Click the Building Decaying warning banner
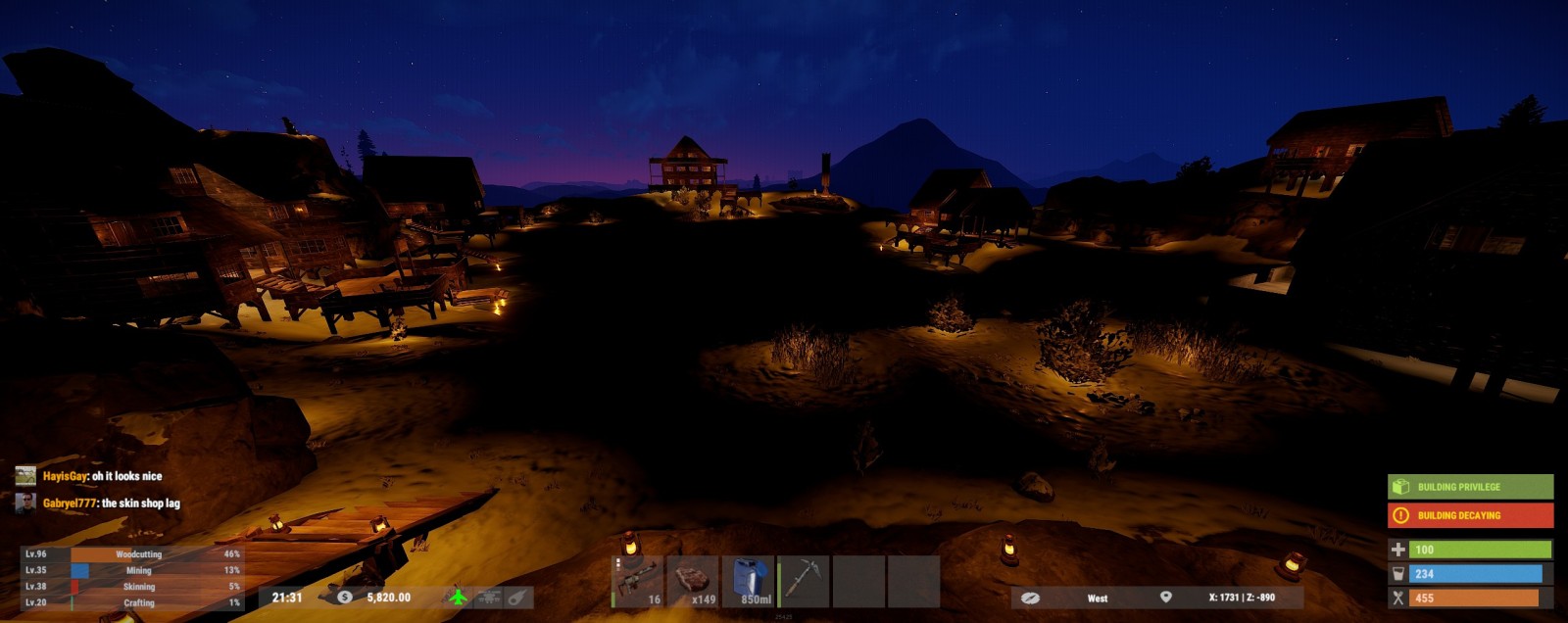Viewport: 1568px width, 623px height. click(x=1470, y=515)
